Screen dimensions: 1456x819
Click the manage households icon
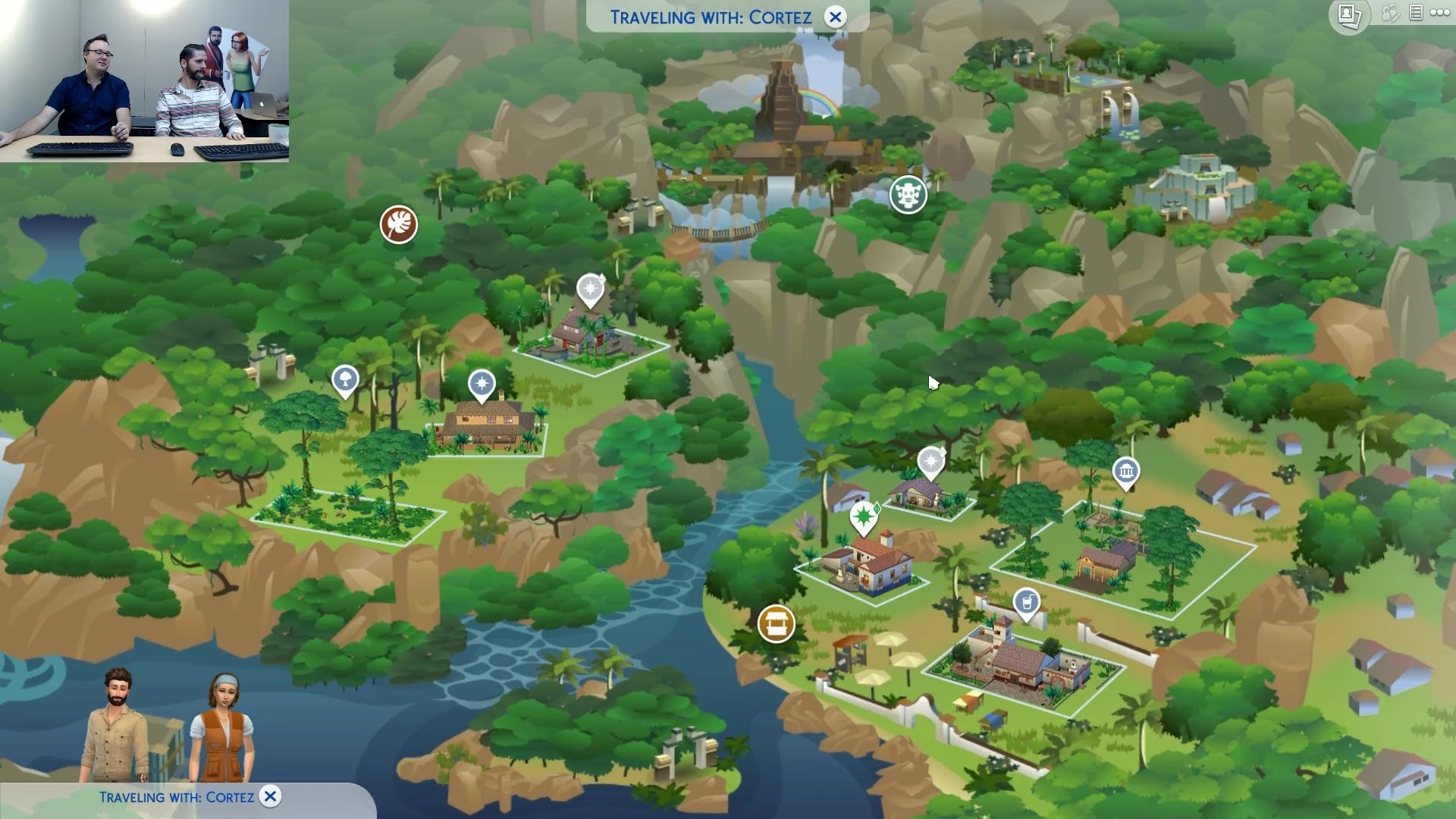(x=1391, y=13)
